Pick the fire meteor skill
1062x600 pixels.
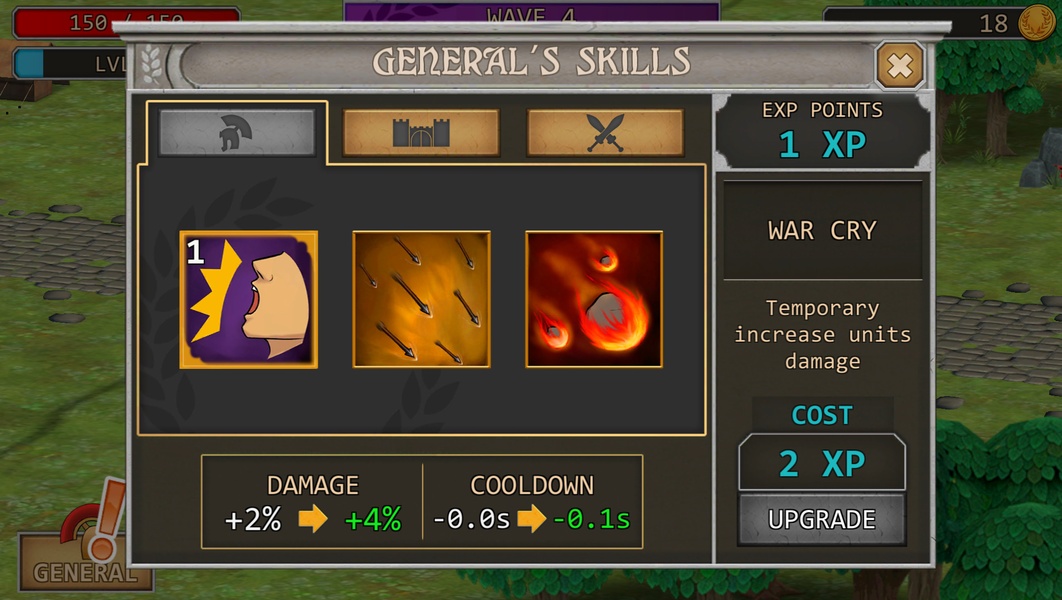[594, 300]
